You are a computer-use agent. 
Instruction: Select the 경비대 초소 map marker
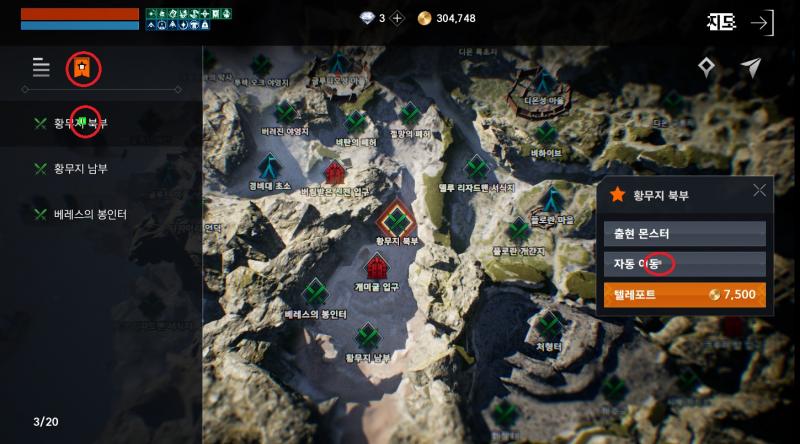[269, 167]
